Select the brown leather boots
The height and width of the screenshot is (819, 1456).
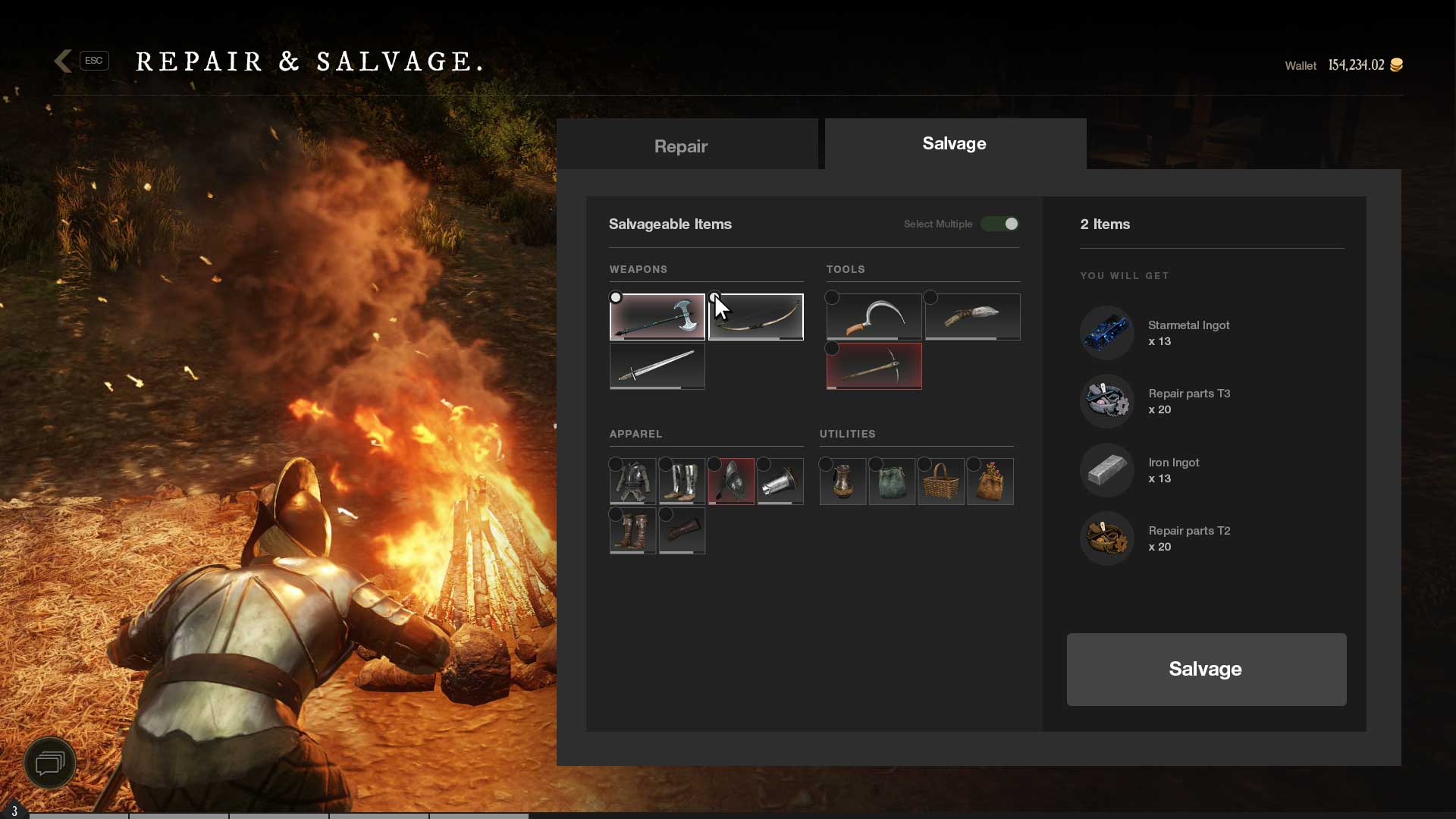[632, 531]
